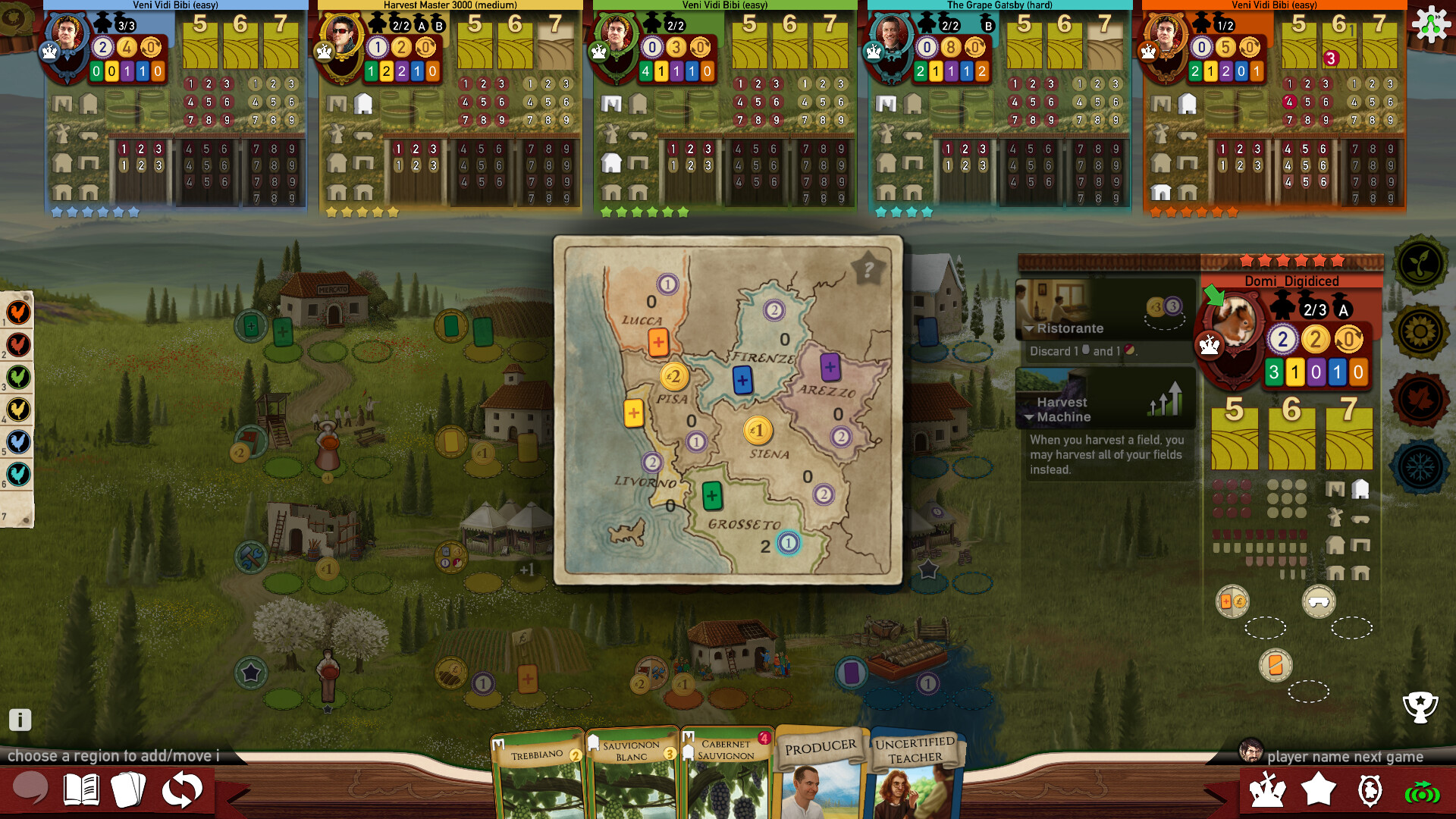Open the question mark help on the Tuscany map
Screen dimensions: 1456x819
coord(867,266)
